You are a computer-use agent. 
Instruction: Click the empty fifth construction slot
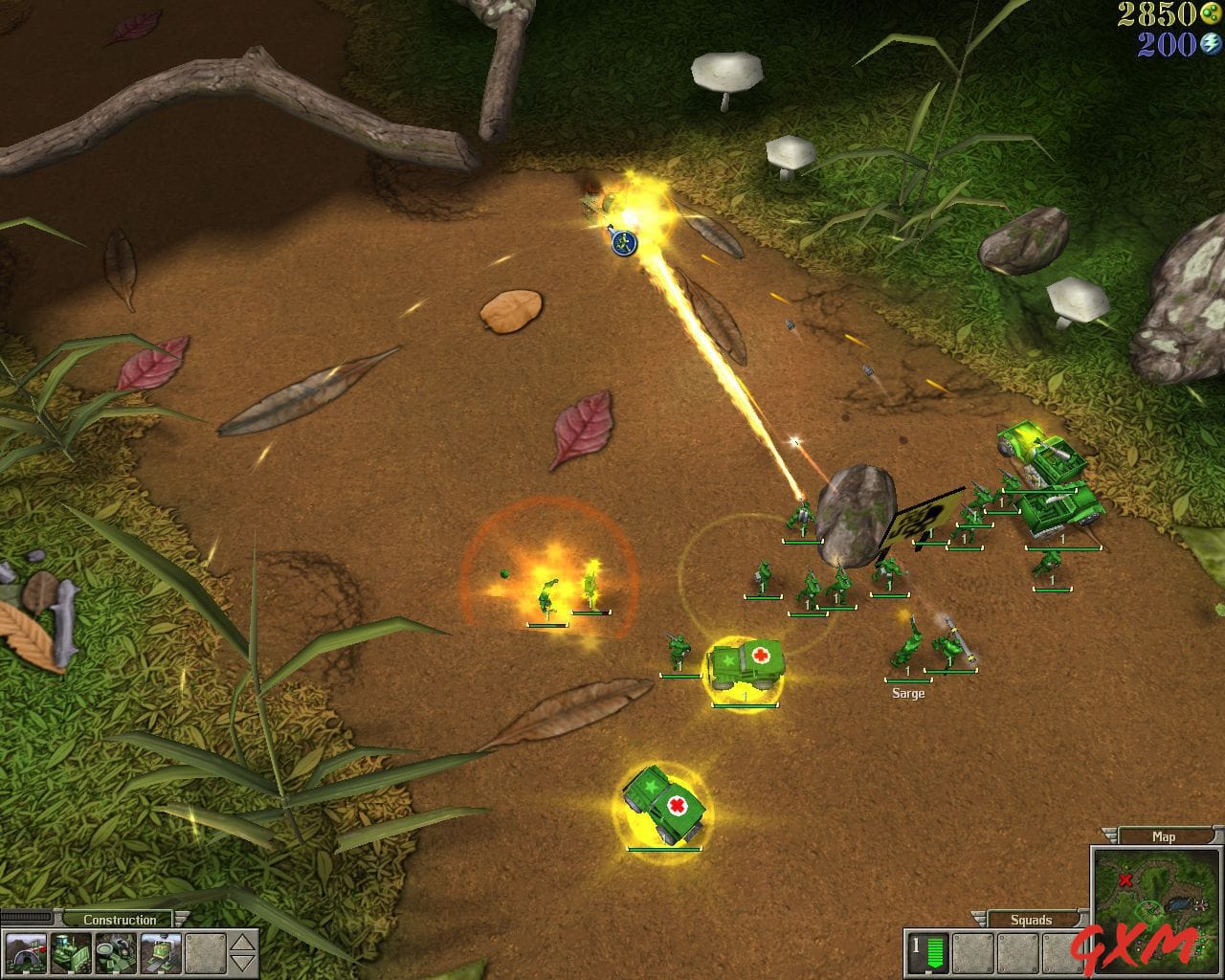pos(206,953)
